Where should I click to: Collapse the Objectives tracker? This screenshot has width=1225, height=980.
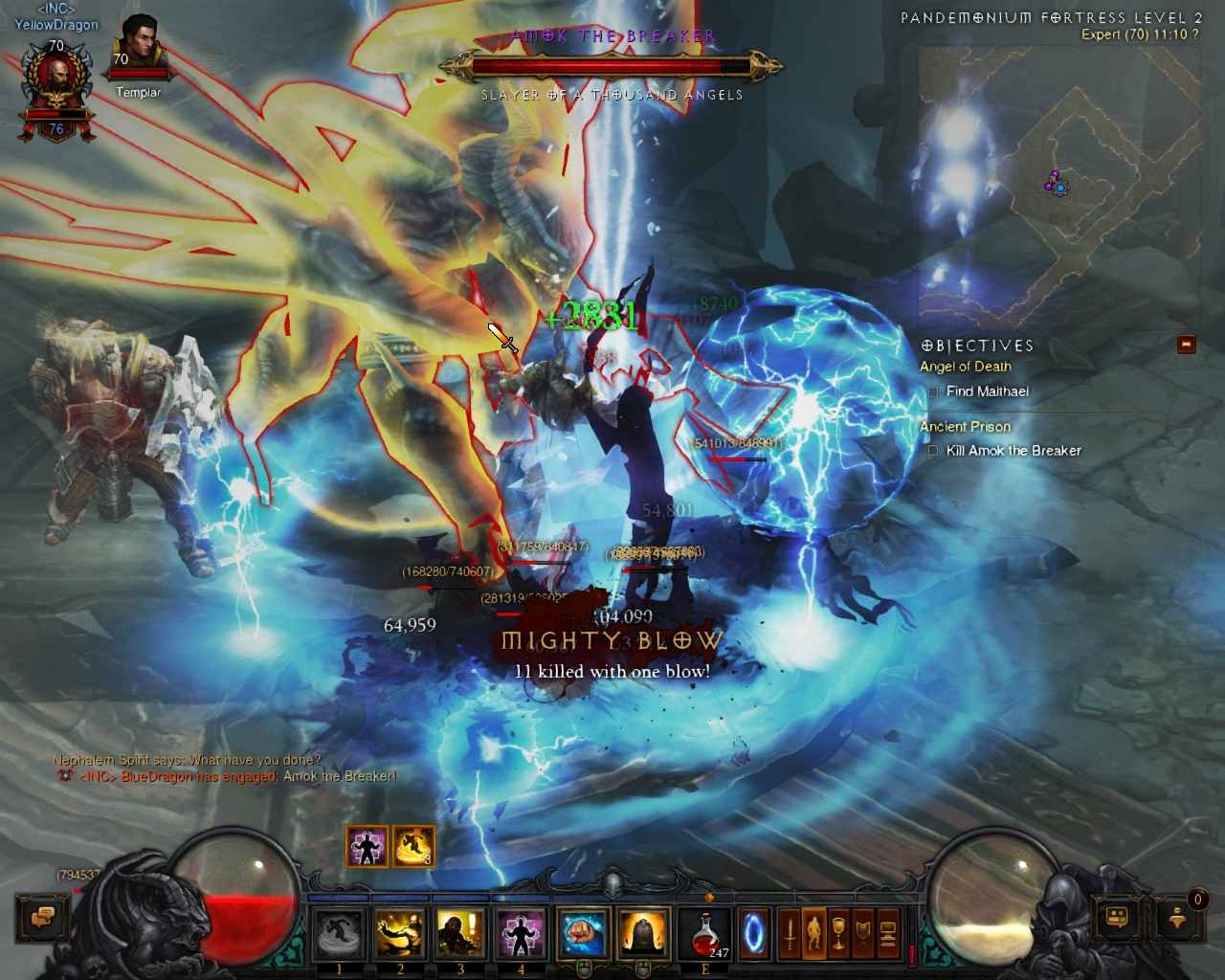pyautogui.click(x=1187, y=345)
